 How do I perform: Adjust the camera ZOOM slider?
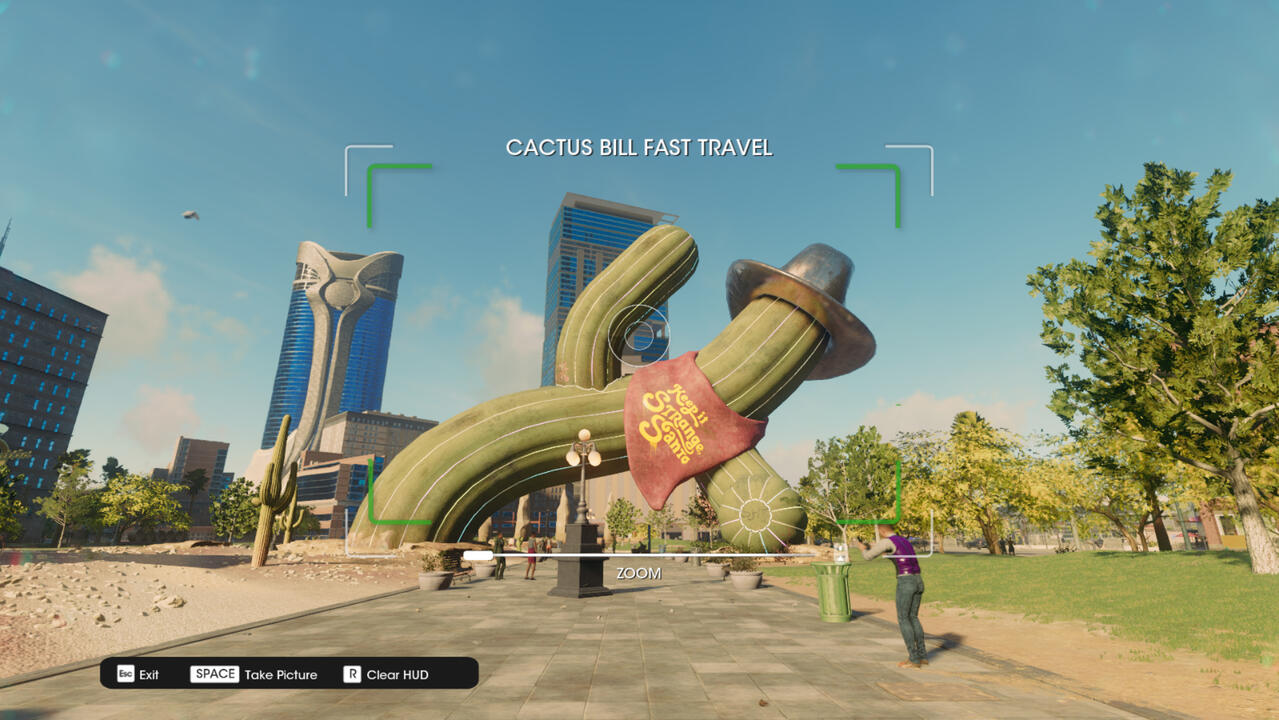coord(478,555)
